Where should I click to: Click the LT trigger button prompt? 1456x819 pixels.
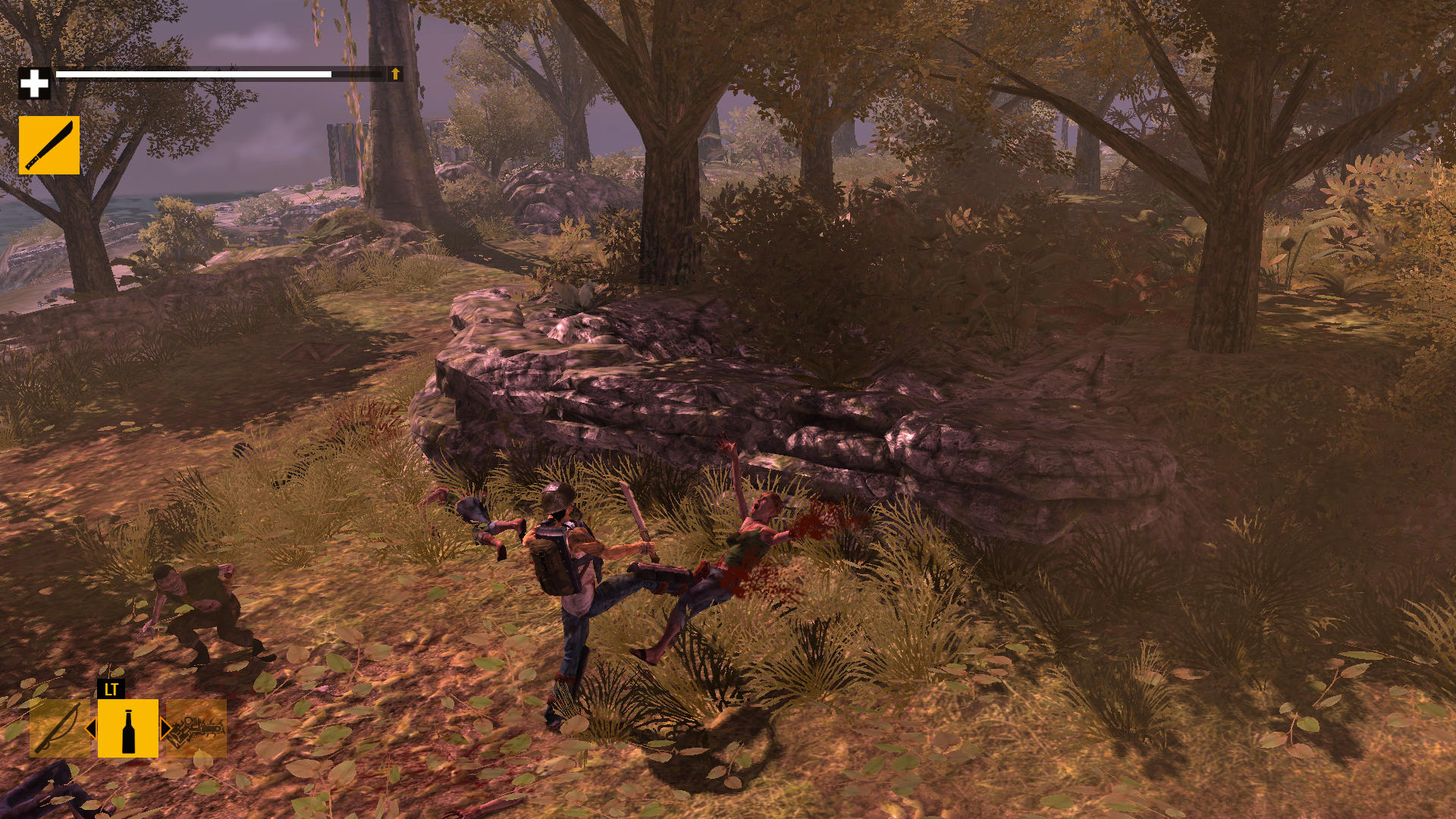111,689
